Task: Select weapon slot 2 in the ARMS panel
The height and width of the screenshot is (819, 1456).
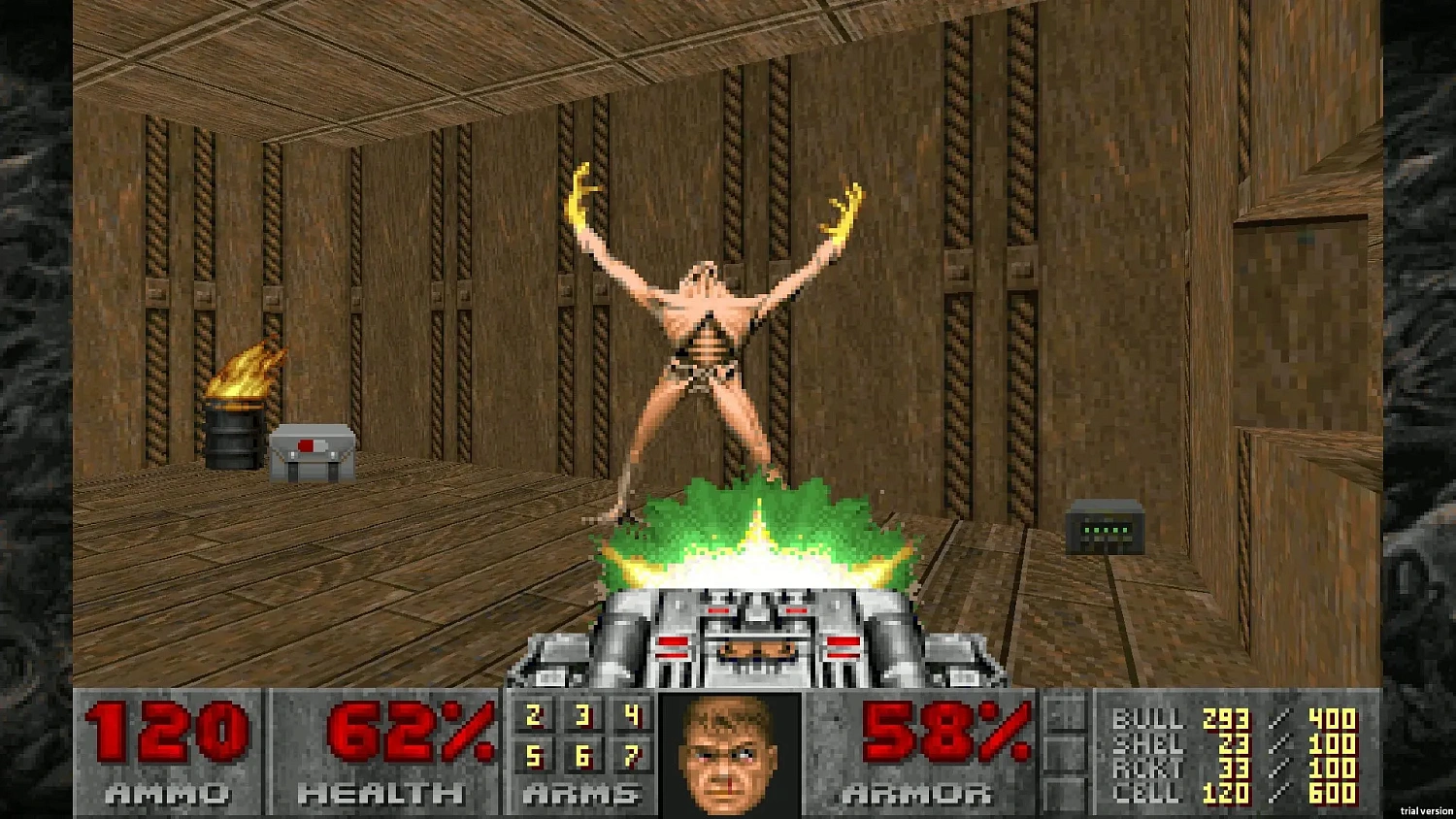Action: (532, 717)
